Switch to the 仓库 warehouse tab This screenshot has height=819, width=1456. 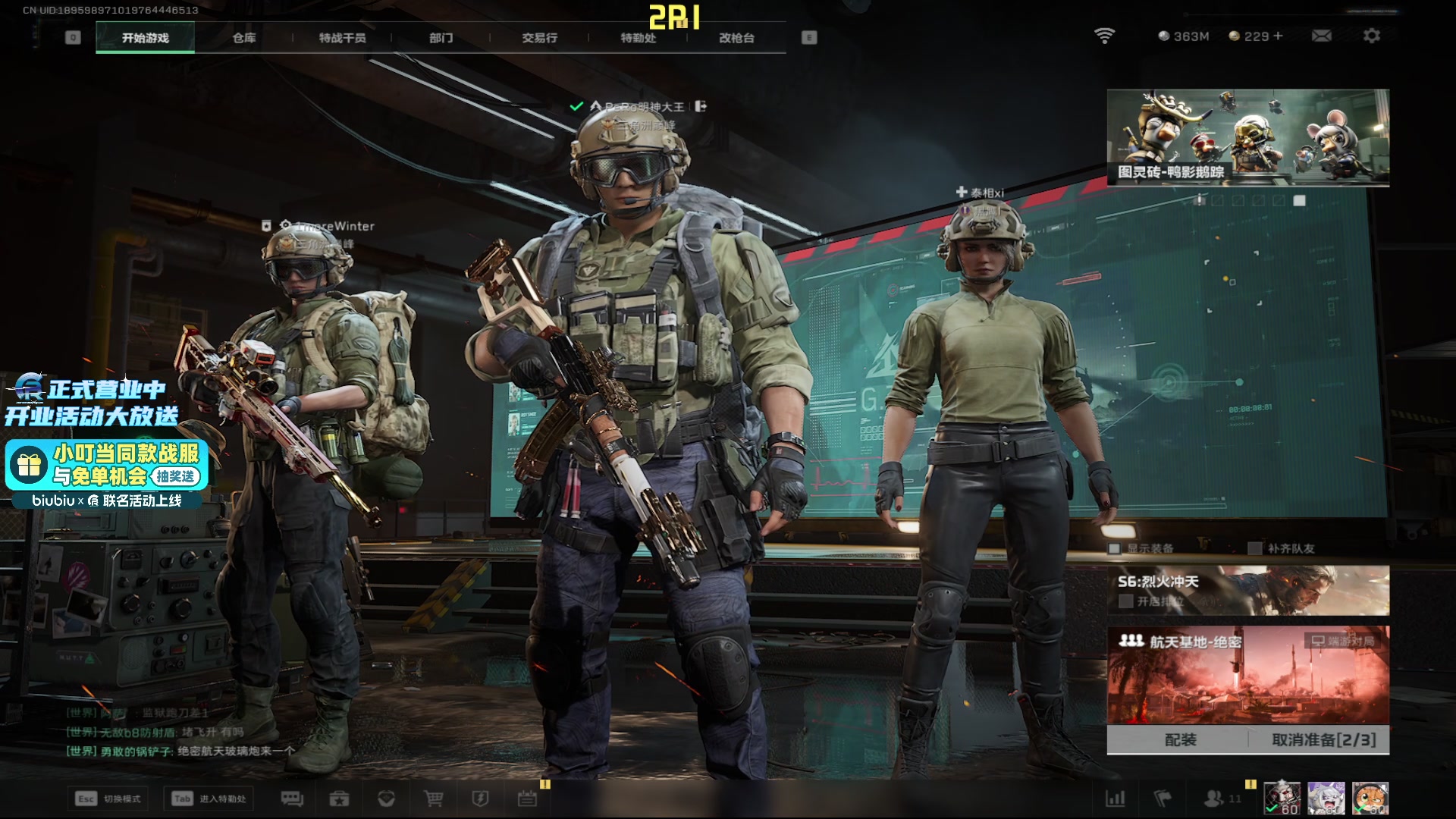tap(243, 38)
